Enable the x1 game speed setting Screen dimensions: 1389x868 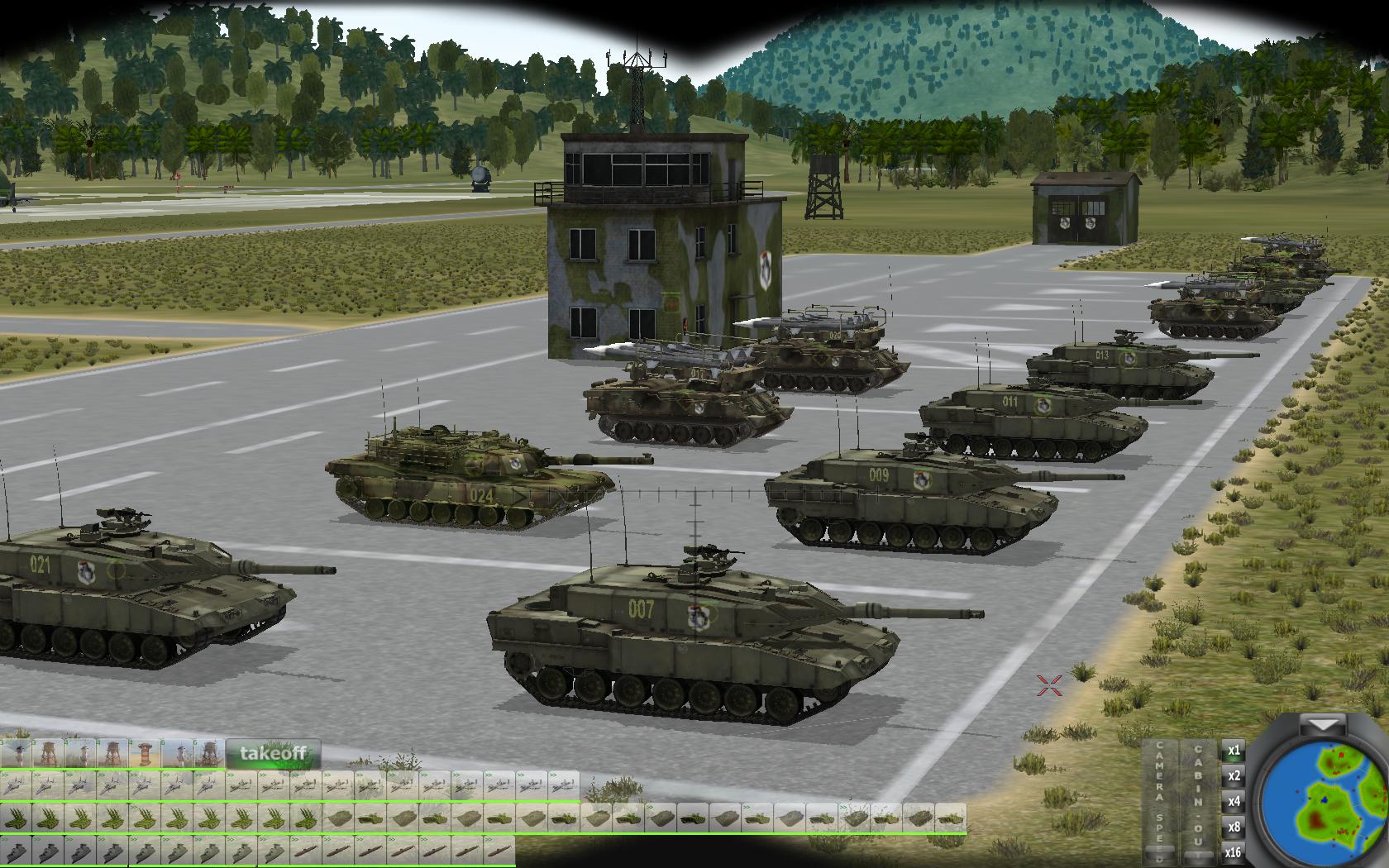pyautogui.click(x=1234, y=751)
